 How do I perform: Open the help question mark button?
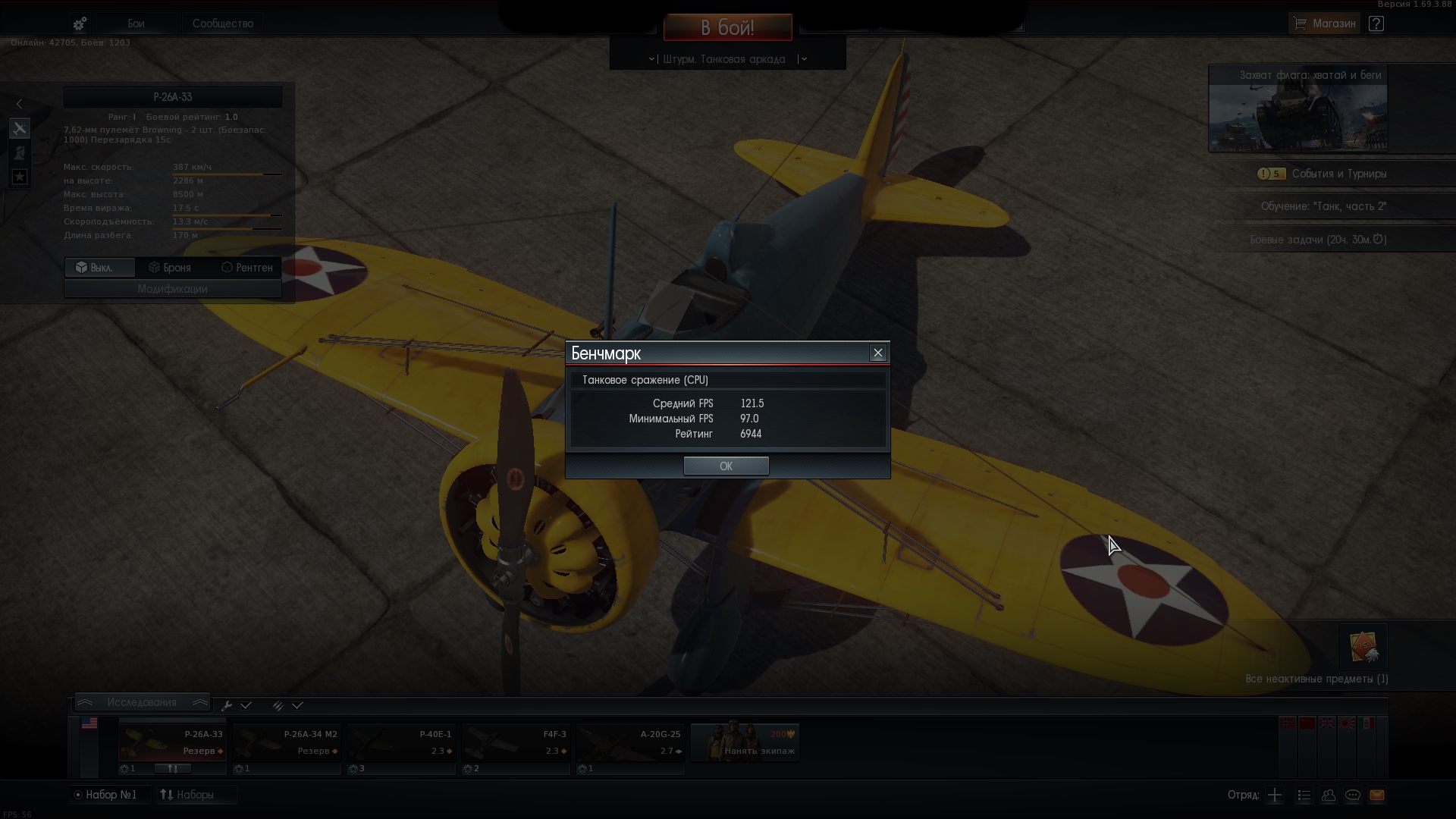tap(1376, 24)
